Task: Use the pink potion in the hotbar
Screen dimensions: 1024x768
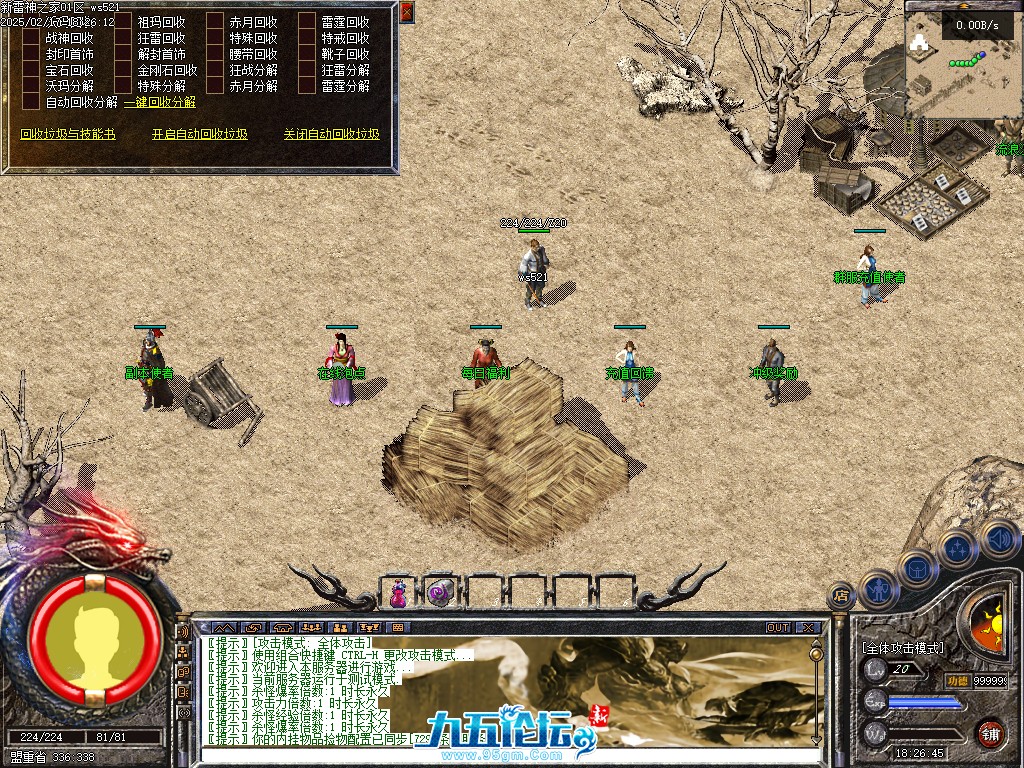Action: click(398, 593)
